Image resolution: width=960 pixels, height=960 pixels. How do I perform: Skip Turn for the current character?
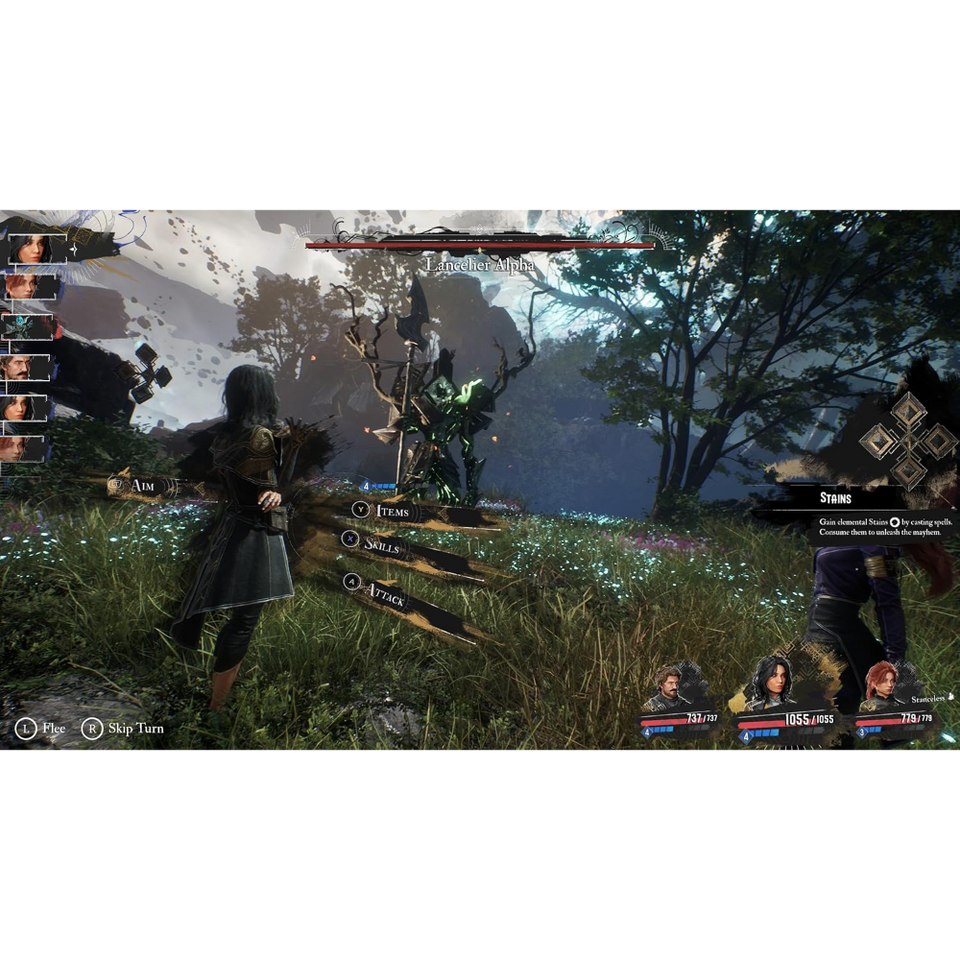point(135,728)
